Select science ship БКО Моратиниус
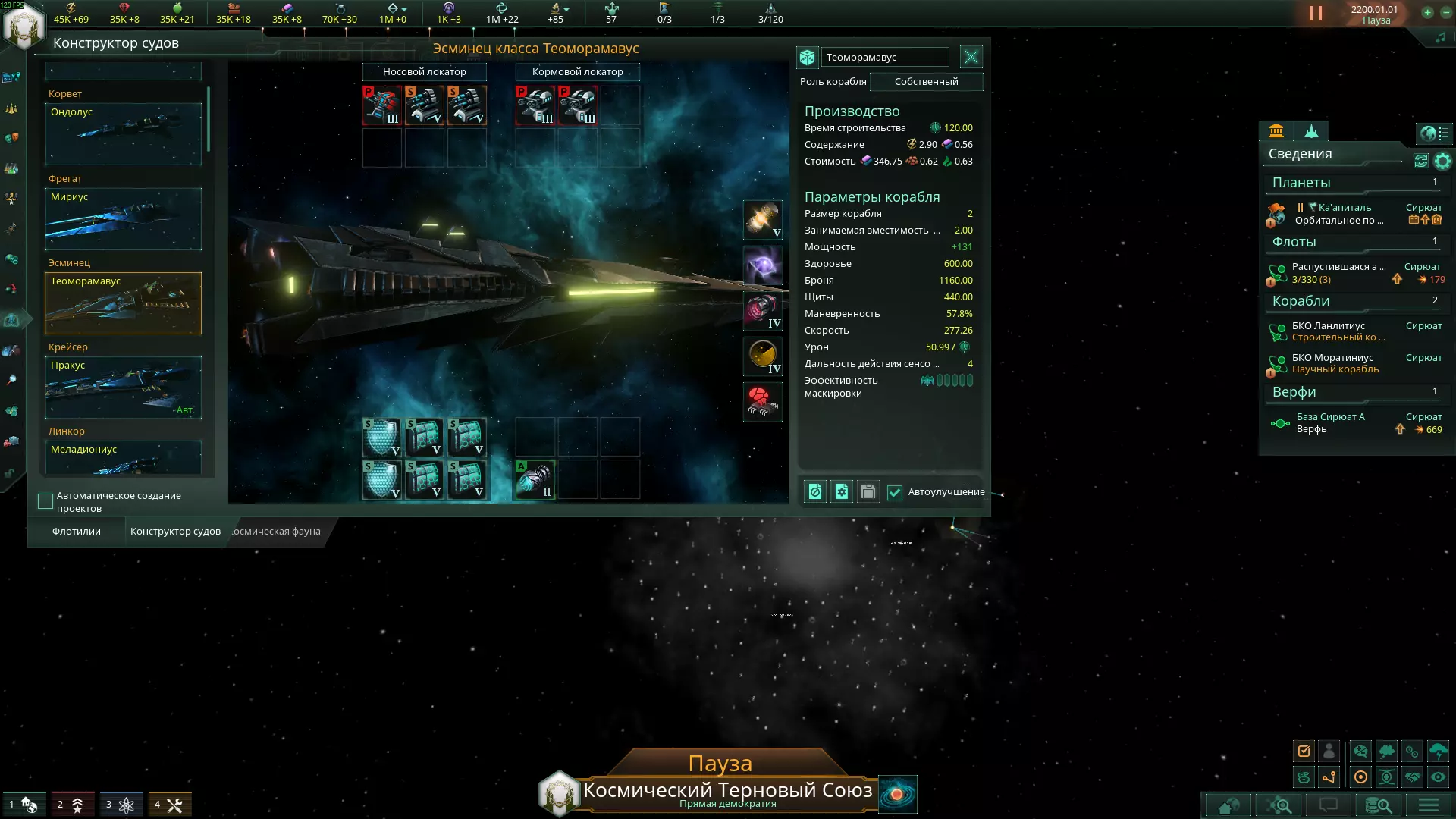Viewport: 1456px width, 819px height. [x=1335, y=363]
